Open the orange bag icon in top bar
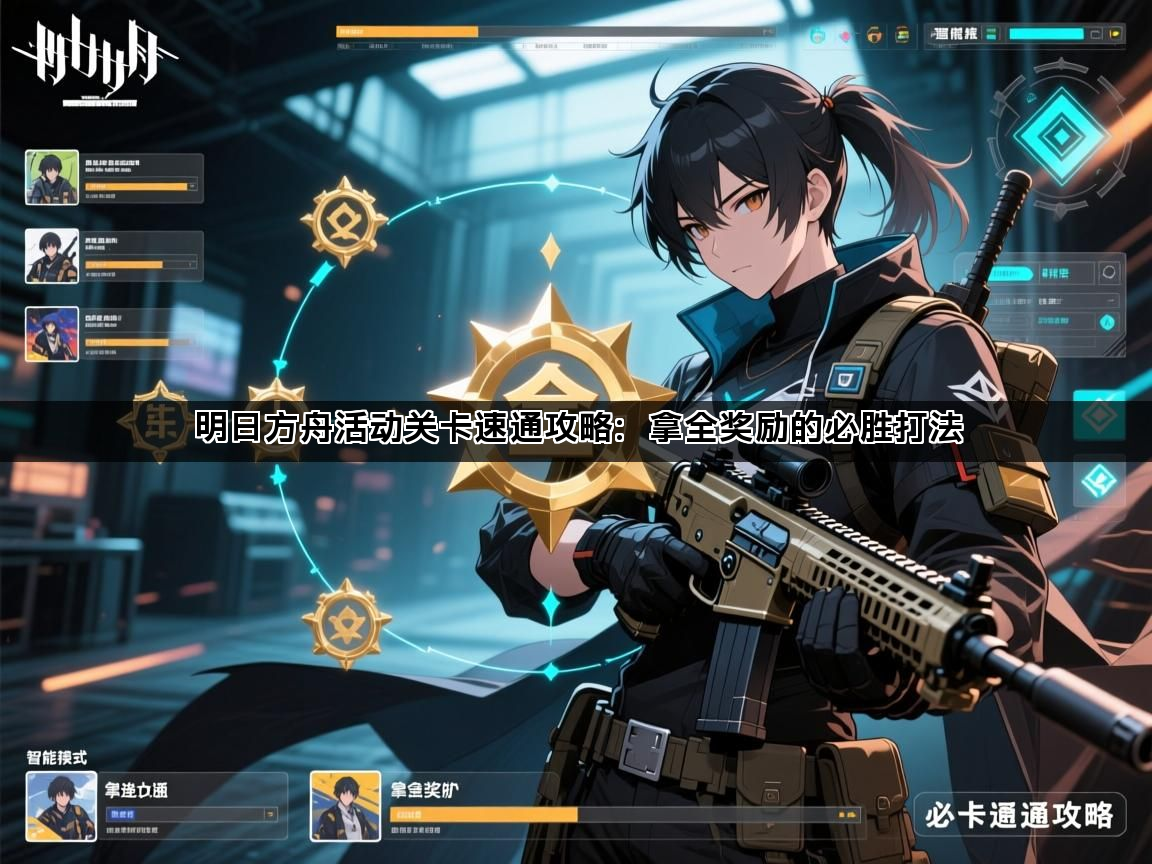Screen dimensions: 1152x864 point(874,34)
